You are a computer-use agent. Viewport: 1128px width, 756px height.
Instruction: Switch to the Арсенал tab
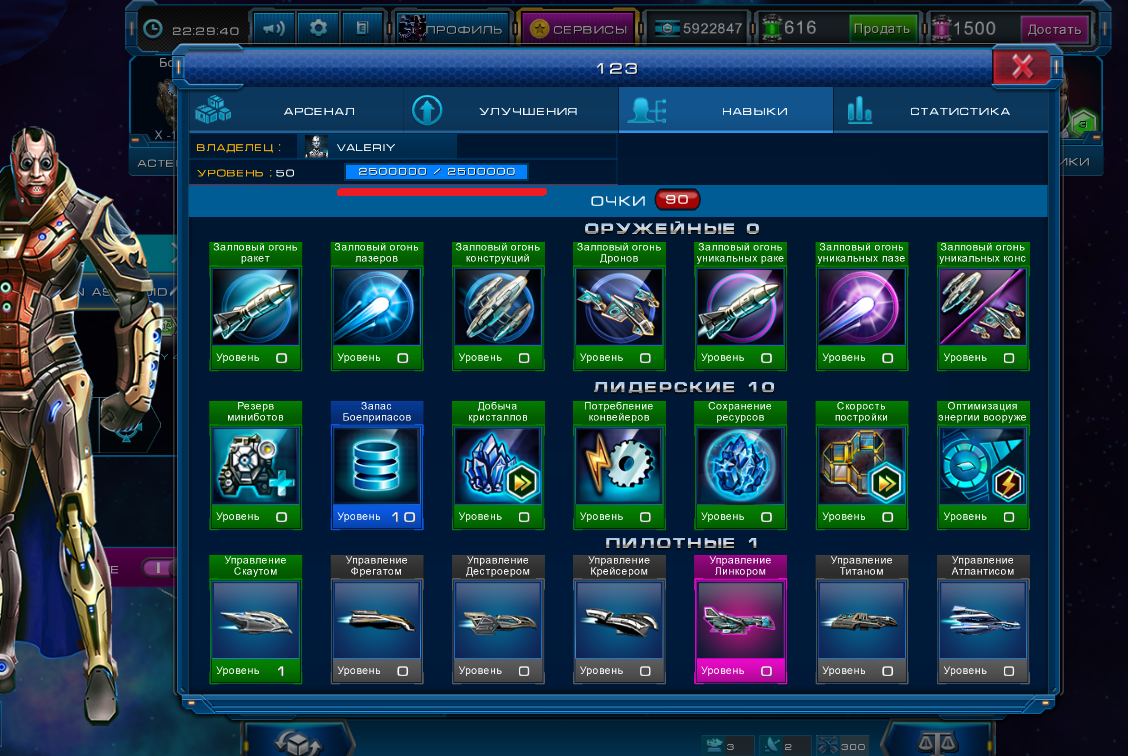point(296,111)
